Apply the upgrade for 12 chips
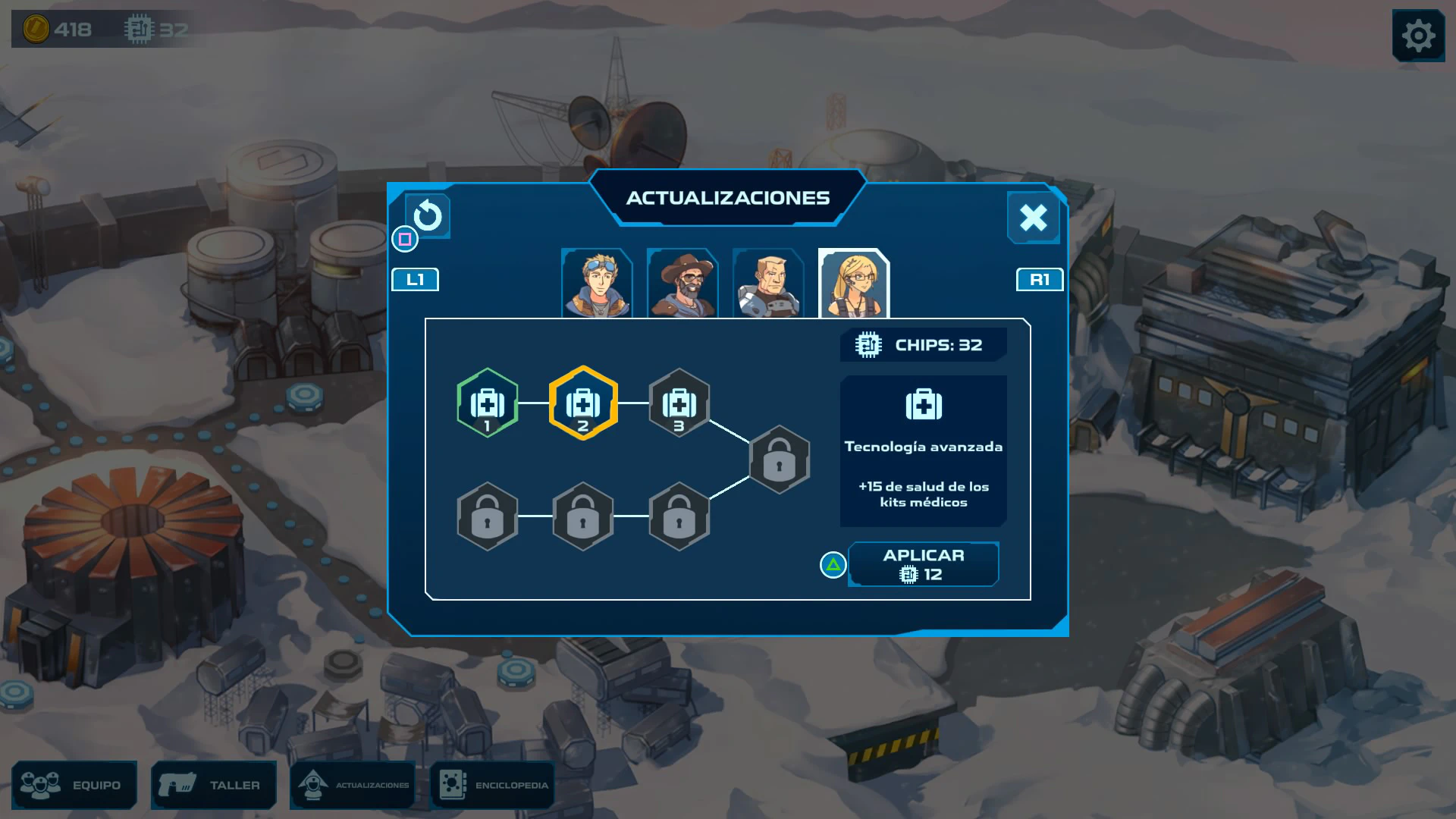The image size is (1456, 819). (923, 565)
